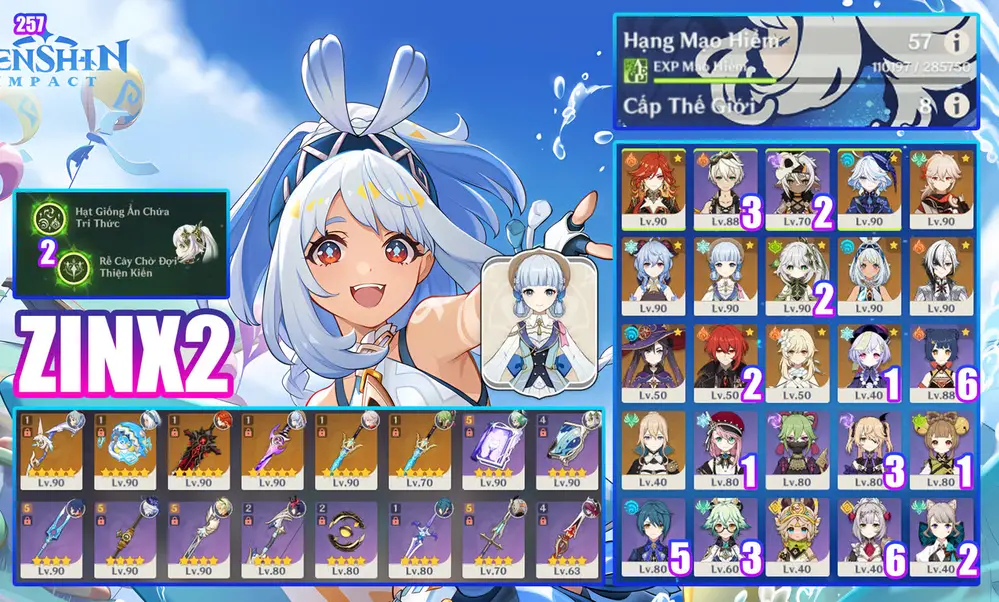Screen dimensions: 999x602
Task: Choose the gold ring catalyst at Lv.80
Action: tap(345, 541)
